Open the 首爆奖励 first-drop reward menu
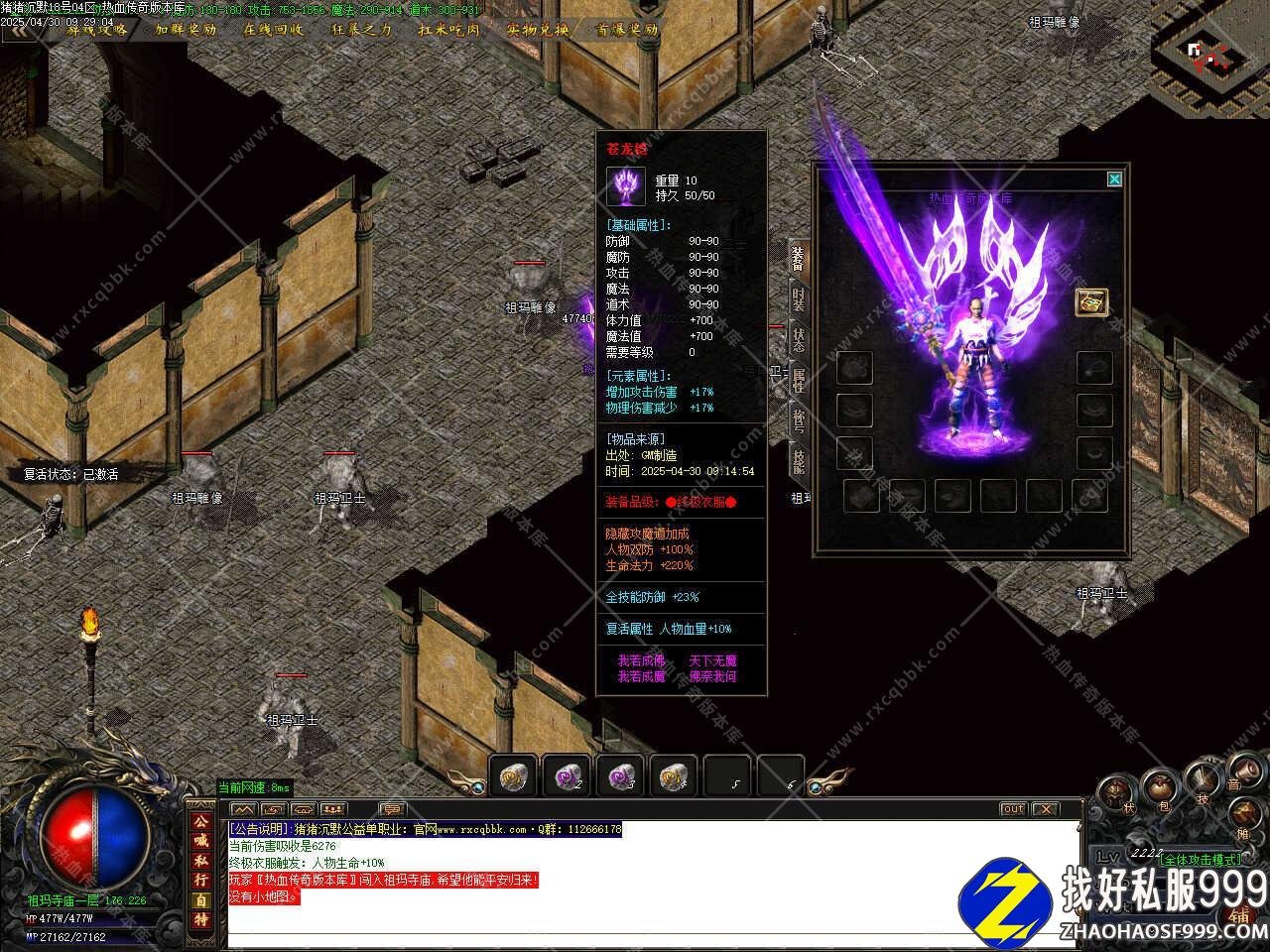This screenshot has height=952, width=1270. tap(626, 29)
